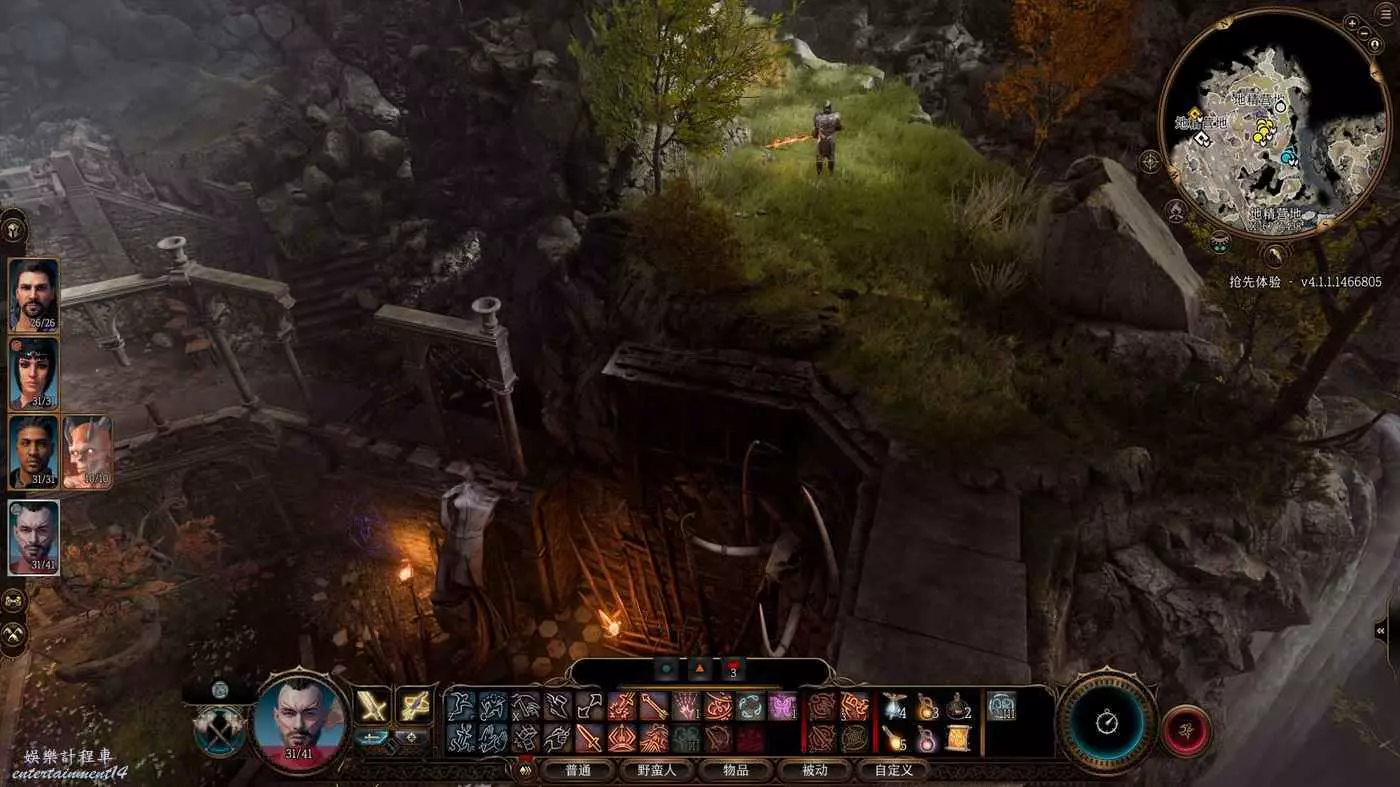
Task: Activate the ranged crossbow attack icon
Action: [x=414, y=706]
